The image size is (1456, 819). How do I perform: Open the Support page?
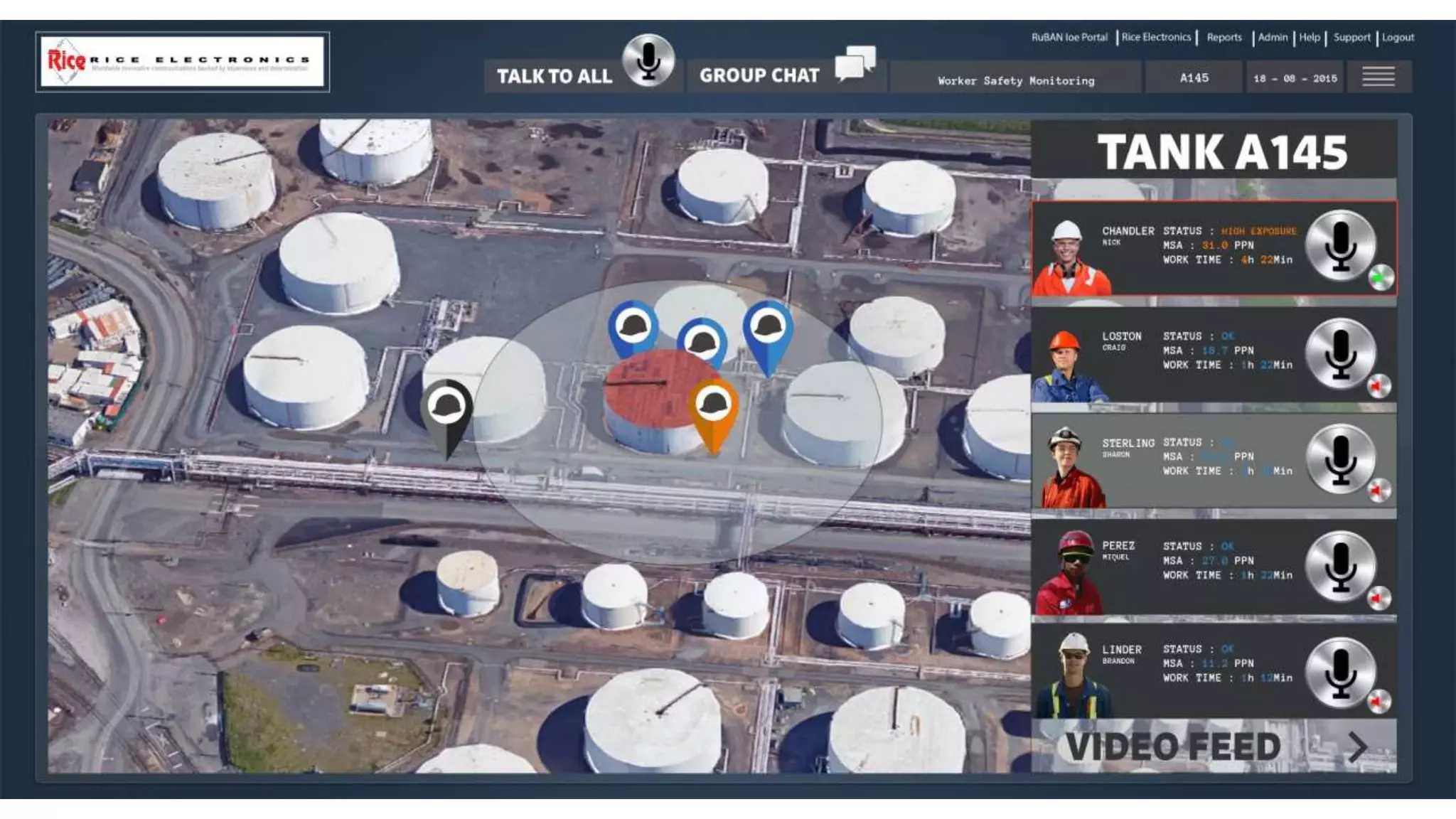click(x=1351, y=38)
